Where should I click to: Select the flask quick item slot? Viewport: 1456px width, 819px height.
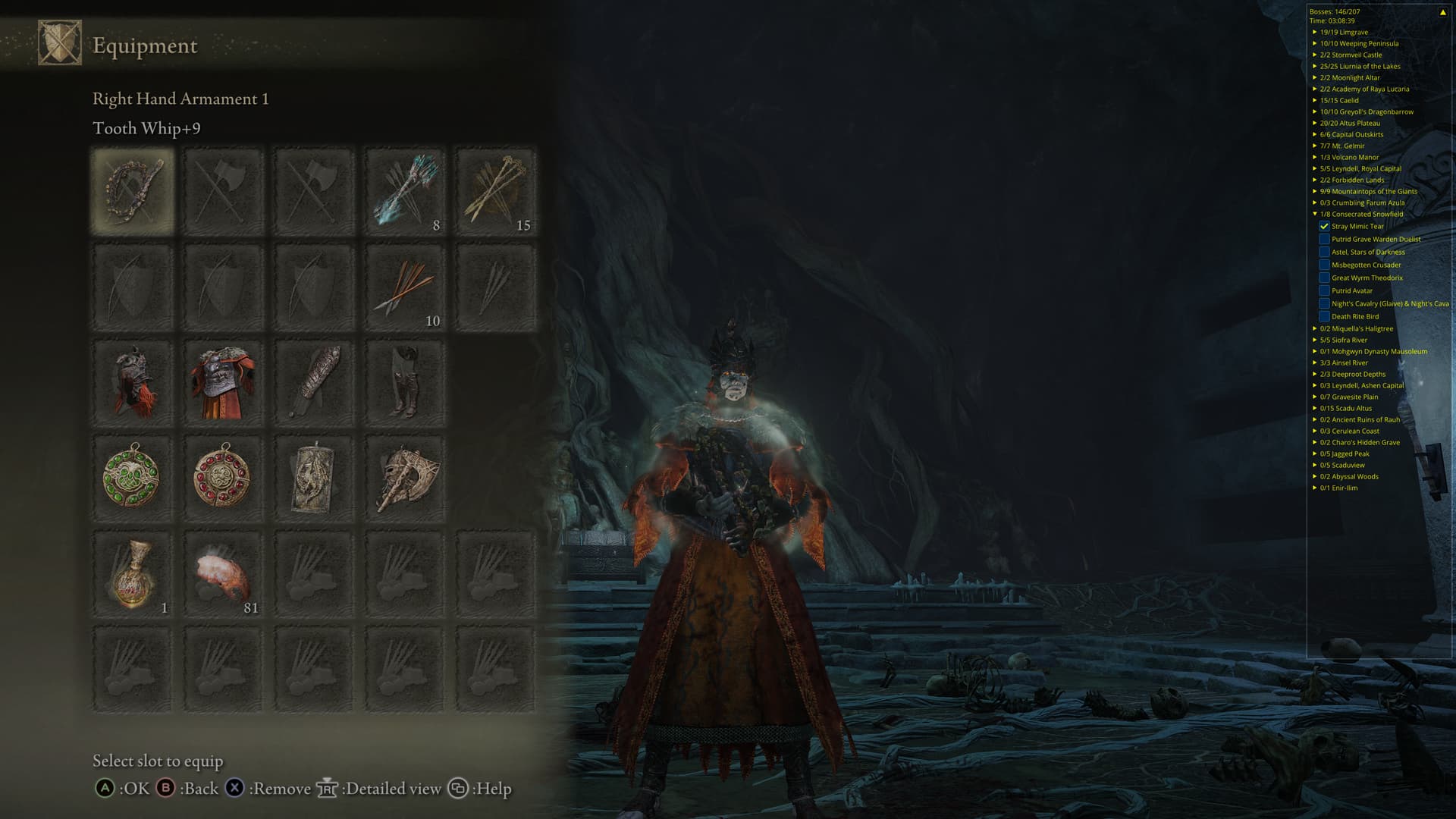133,574
